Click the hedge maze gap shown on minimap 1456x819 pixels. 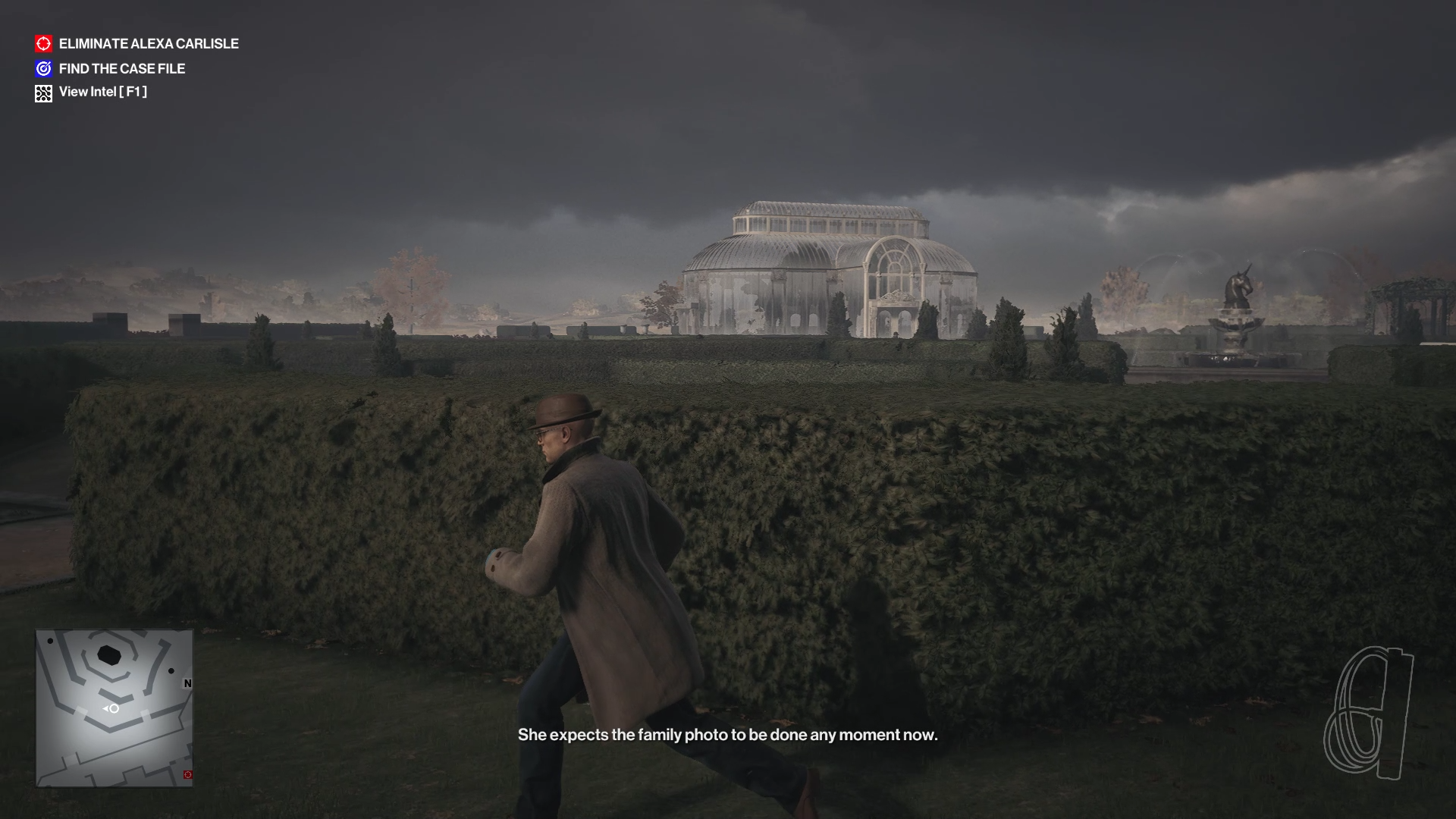point(81,711)
